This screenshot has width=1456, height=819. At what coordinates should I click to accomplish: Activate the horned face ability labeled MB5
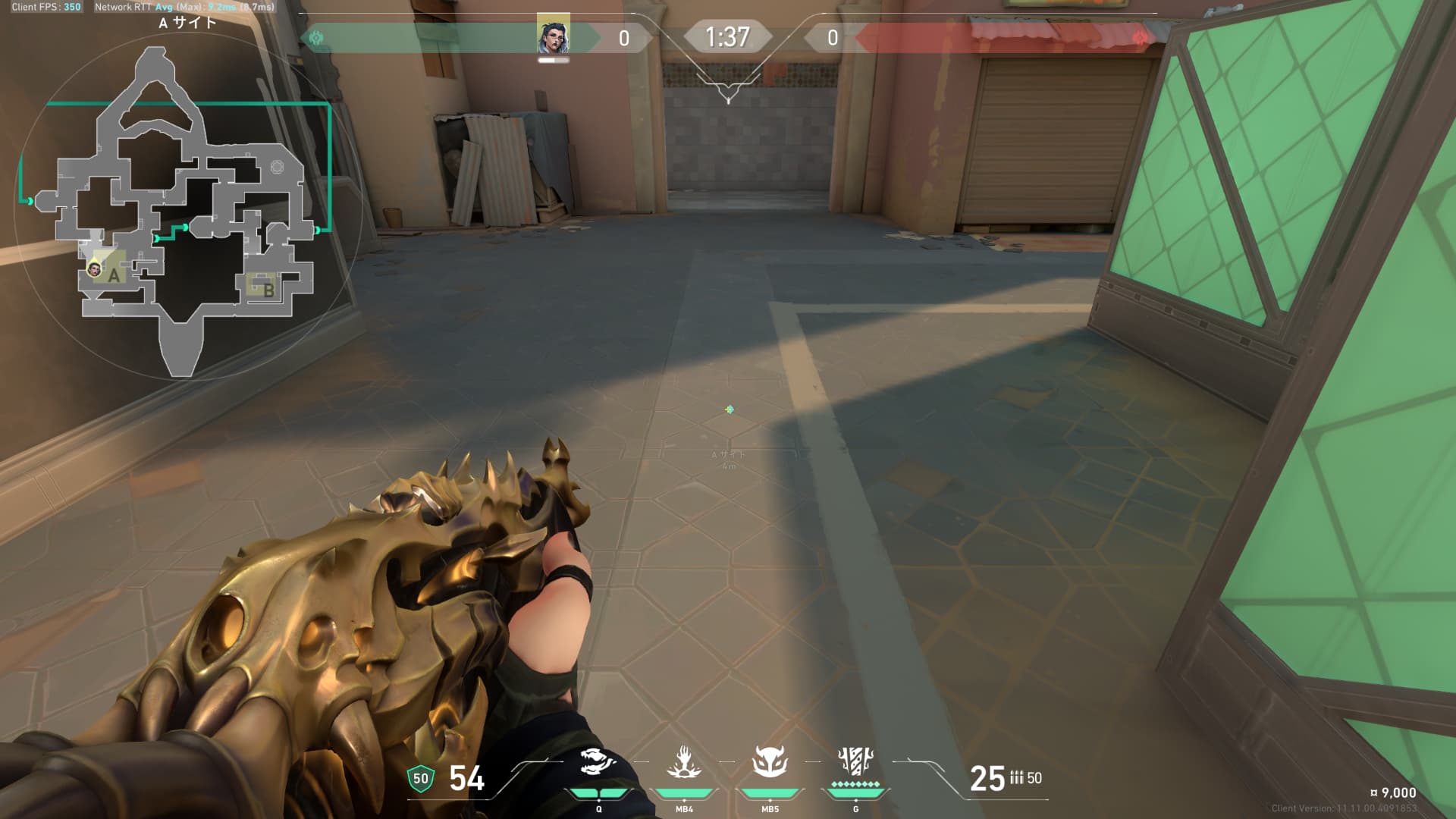click(770, 762)
